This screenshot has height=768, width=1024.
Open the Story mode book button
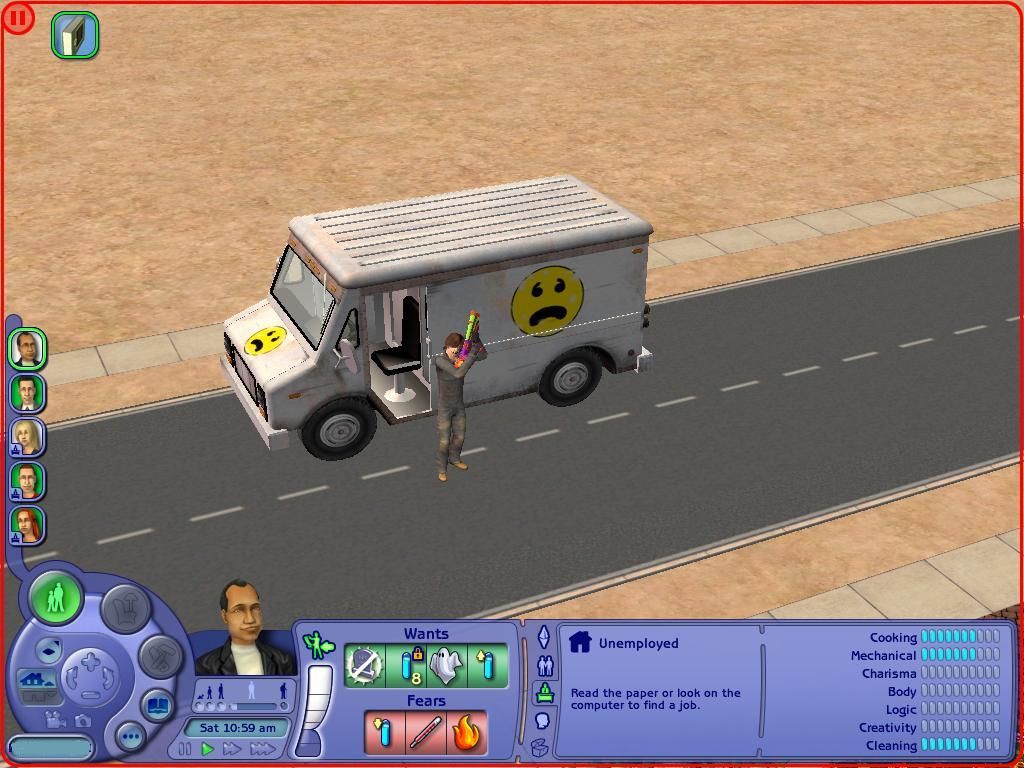tap(157, 706)
